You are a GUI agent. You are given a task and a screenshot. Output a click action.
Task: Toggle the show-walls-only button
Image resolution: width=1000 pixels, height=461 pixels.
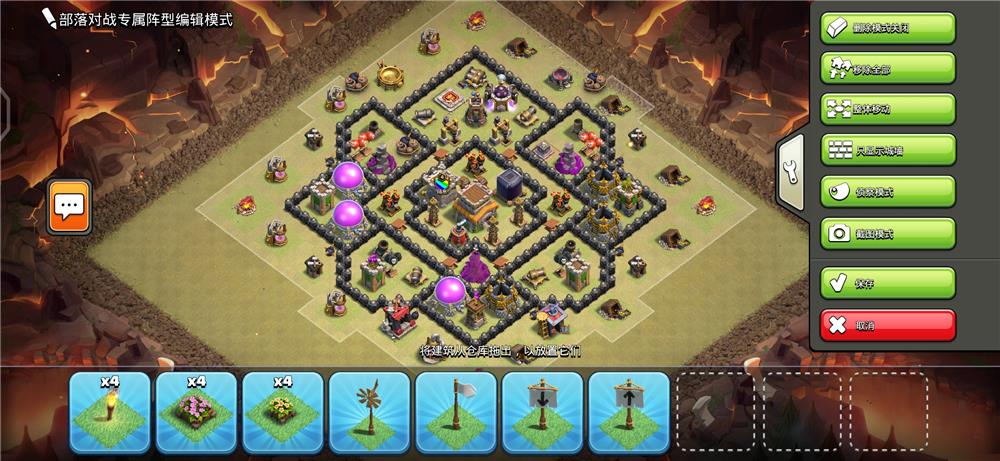coord(887,150)
